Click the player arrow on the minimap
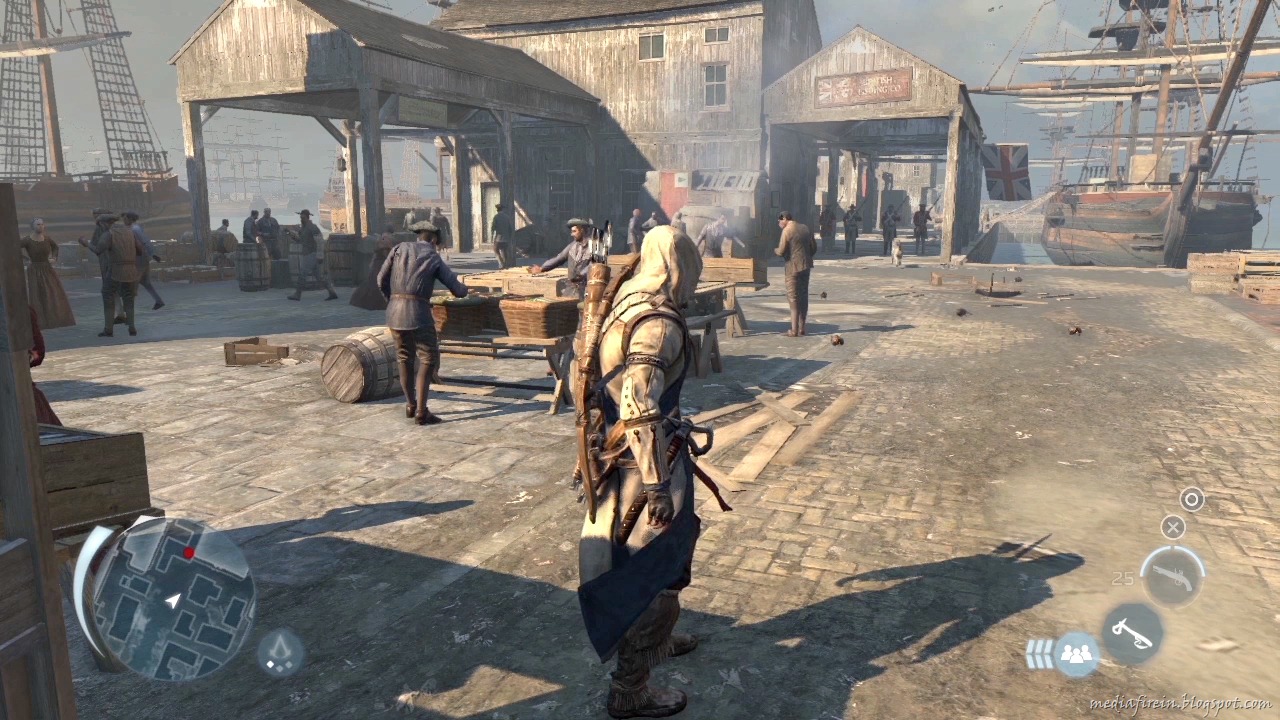The image size is (1280, 720). coord(172,600)
